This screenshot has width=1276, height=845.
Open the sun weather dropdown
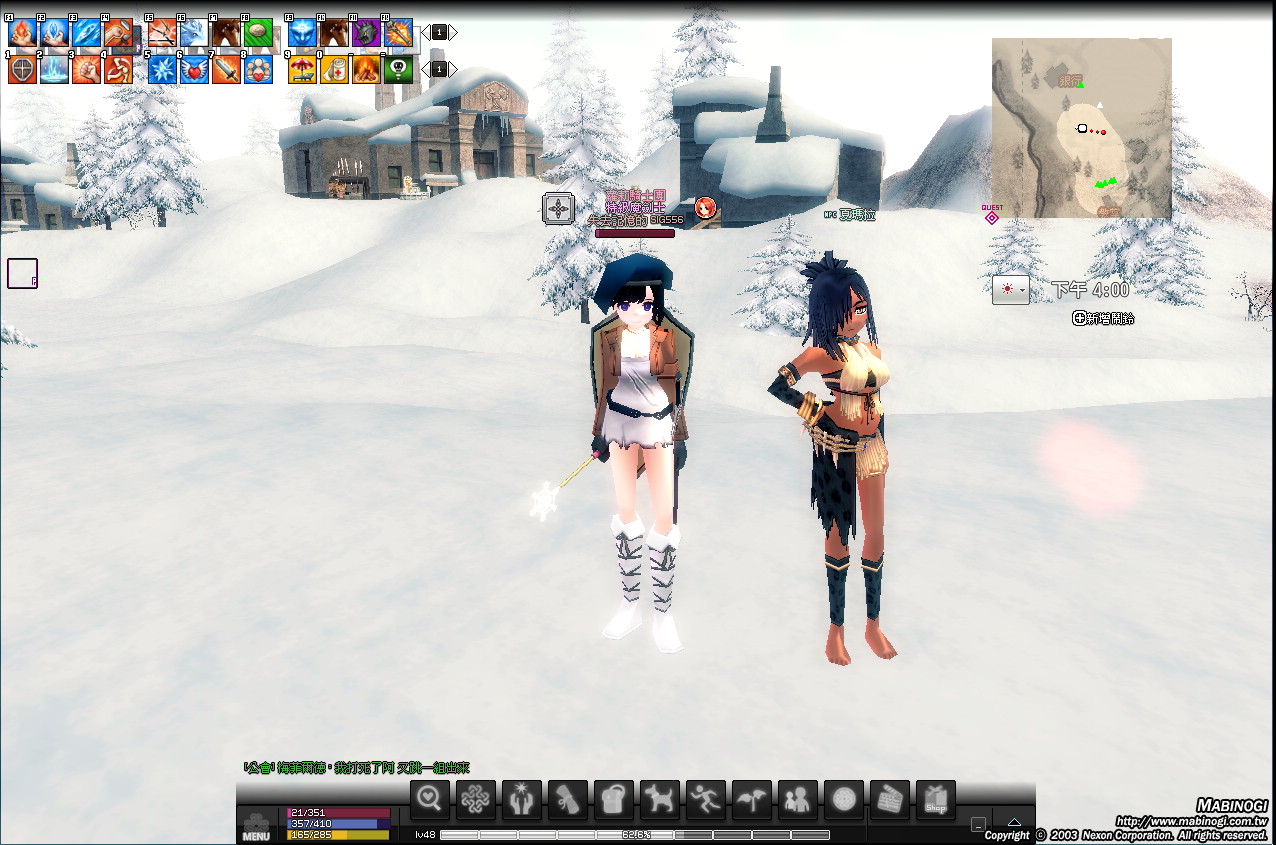pyautogui.click(x=1010, y=289)
